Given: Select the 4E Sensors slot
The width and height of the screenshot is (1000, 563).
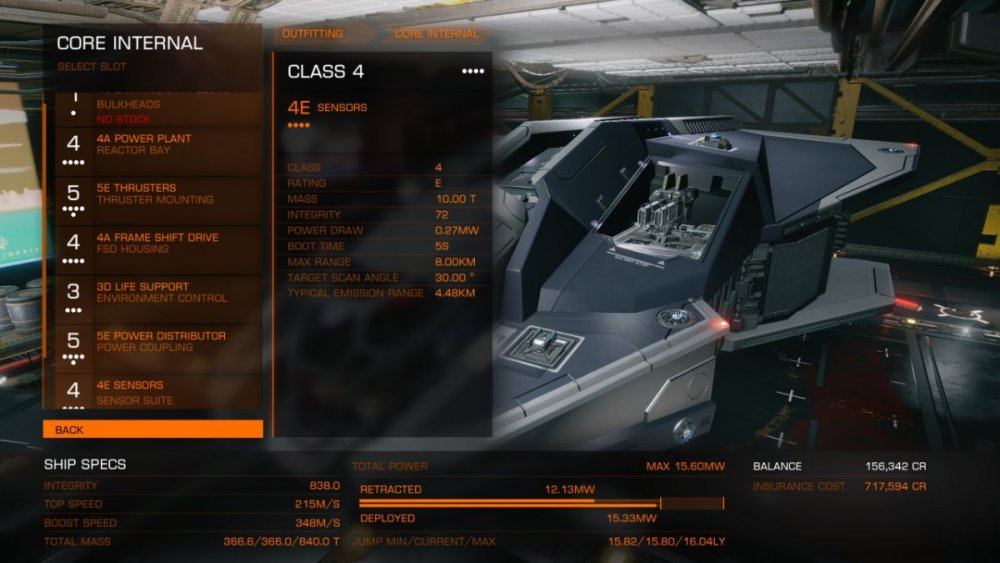Looking at the screenshot, I should (153, 392).
